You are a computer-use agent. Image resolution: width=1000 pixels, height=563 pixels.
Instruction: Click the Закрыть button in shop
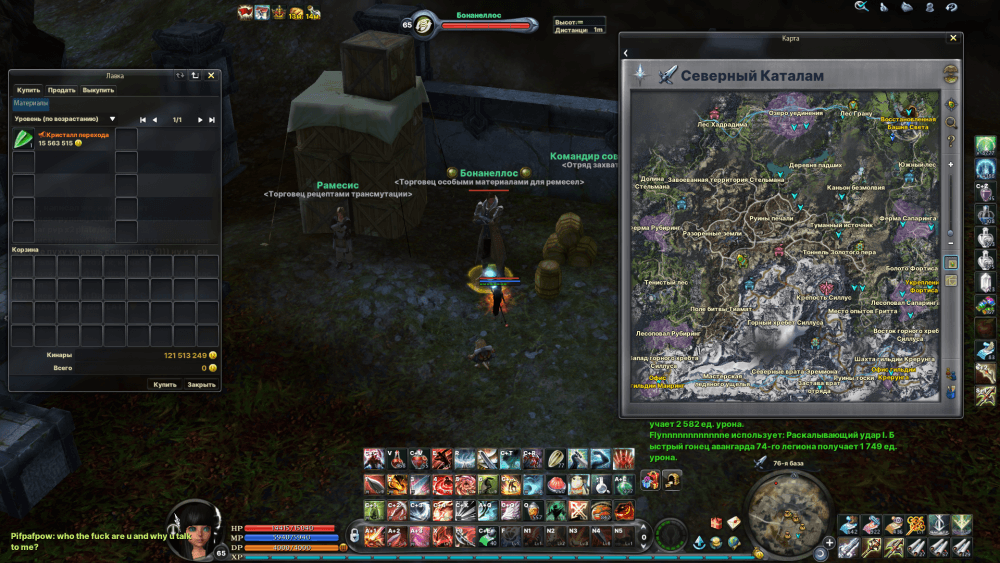(x=201, y=384)
